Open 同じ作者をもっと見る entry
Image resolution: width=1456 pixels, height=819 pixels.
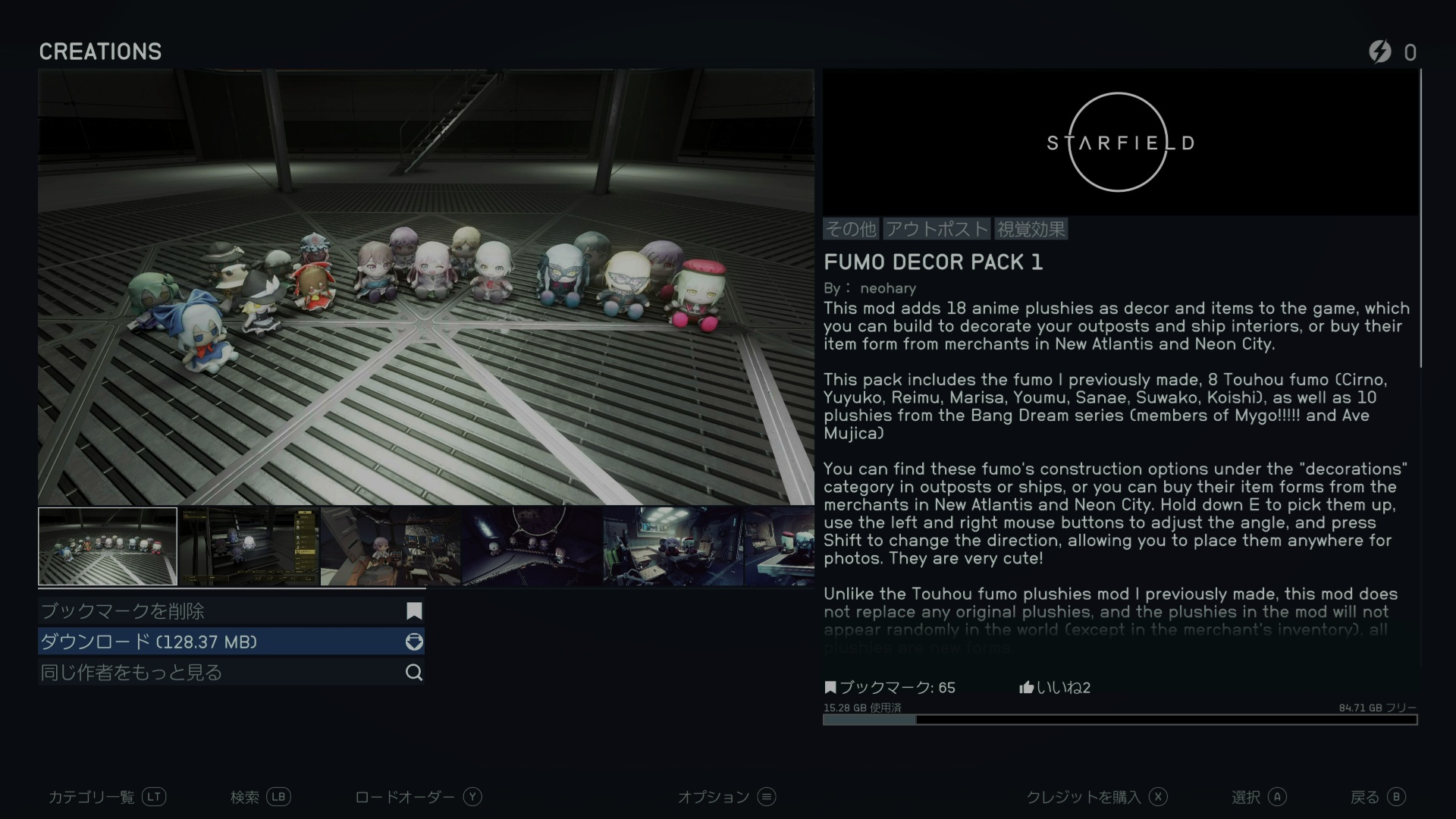click(x=231, y=673)
